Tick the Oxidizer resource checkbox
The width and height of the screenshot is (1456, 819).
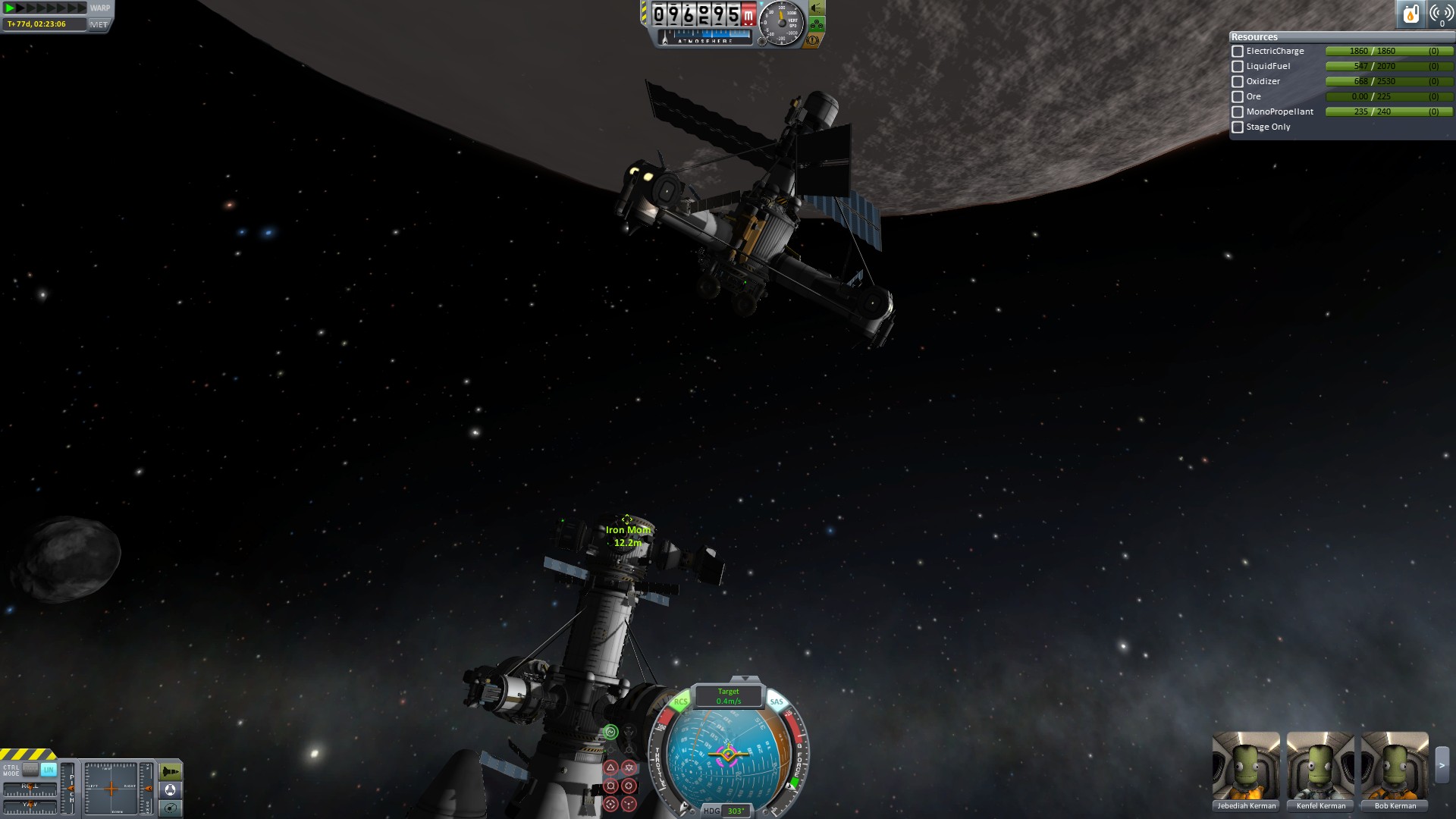[x=1238, y=82]
